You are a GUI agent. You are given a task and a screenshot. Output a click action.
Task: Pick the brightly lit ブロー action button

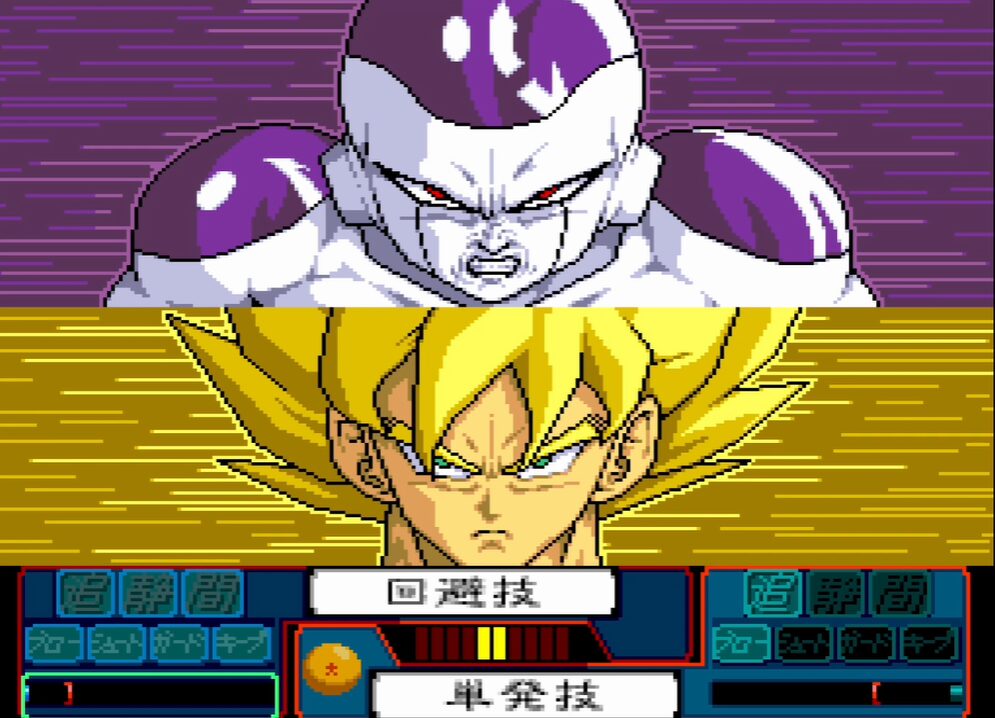tap(741, 644)
